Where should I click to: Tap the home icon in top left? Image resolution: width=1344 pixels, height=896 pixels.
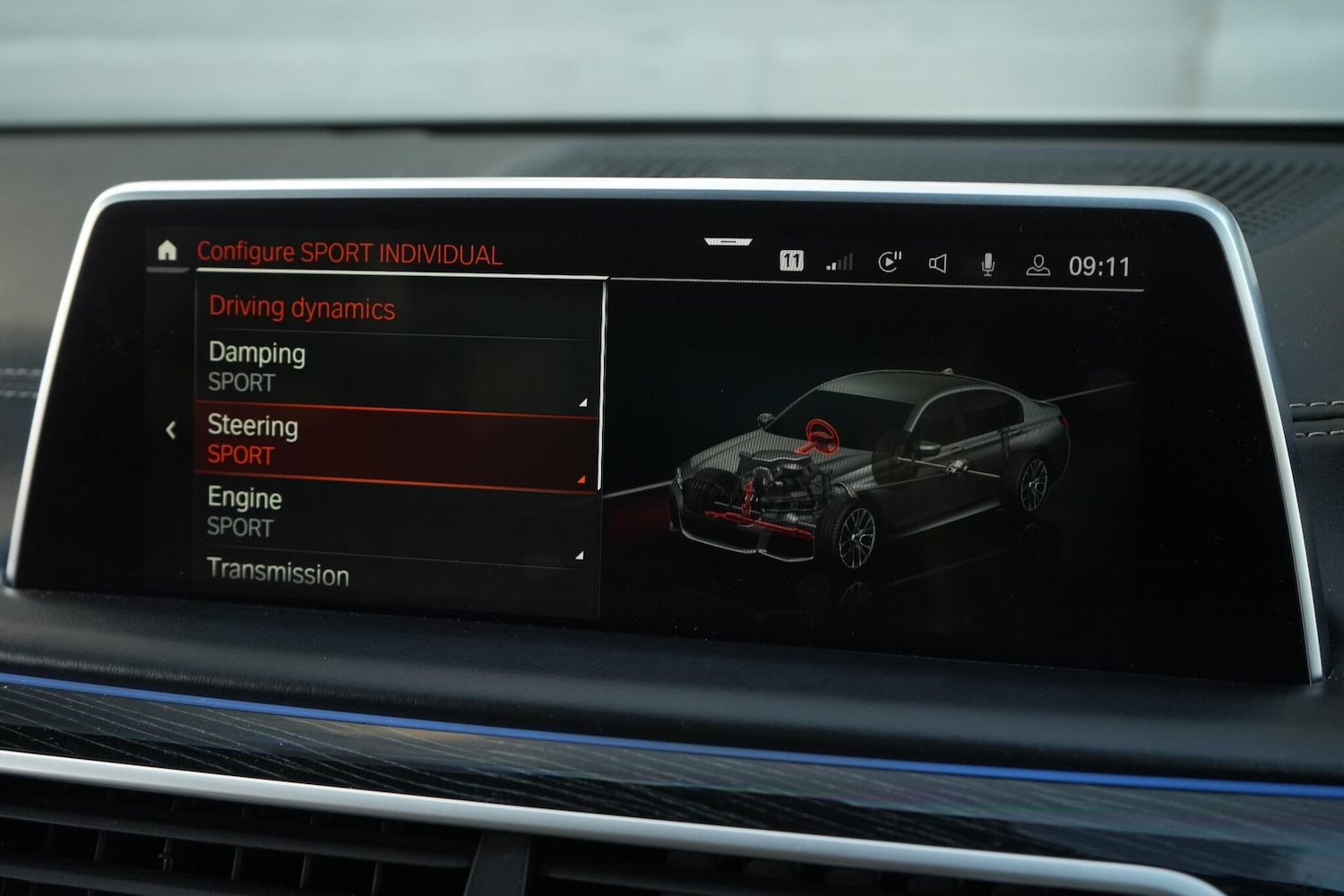[169, 252]
